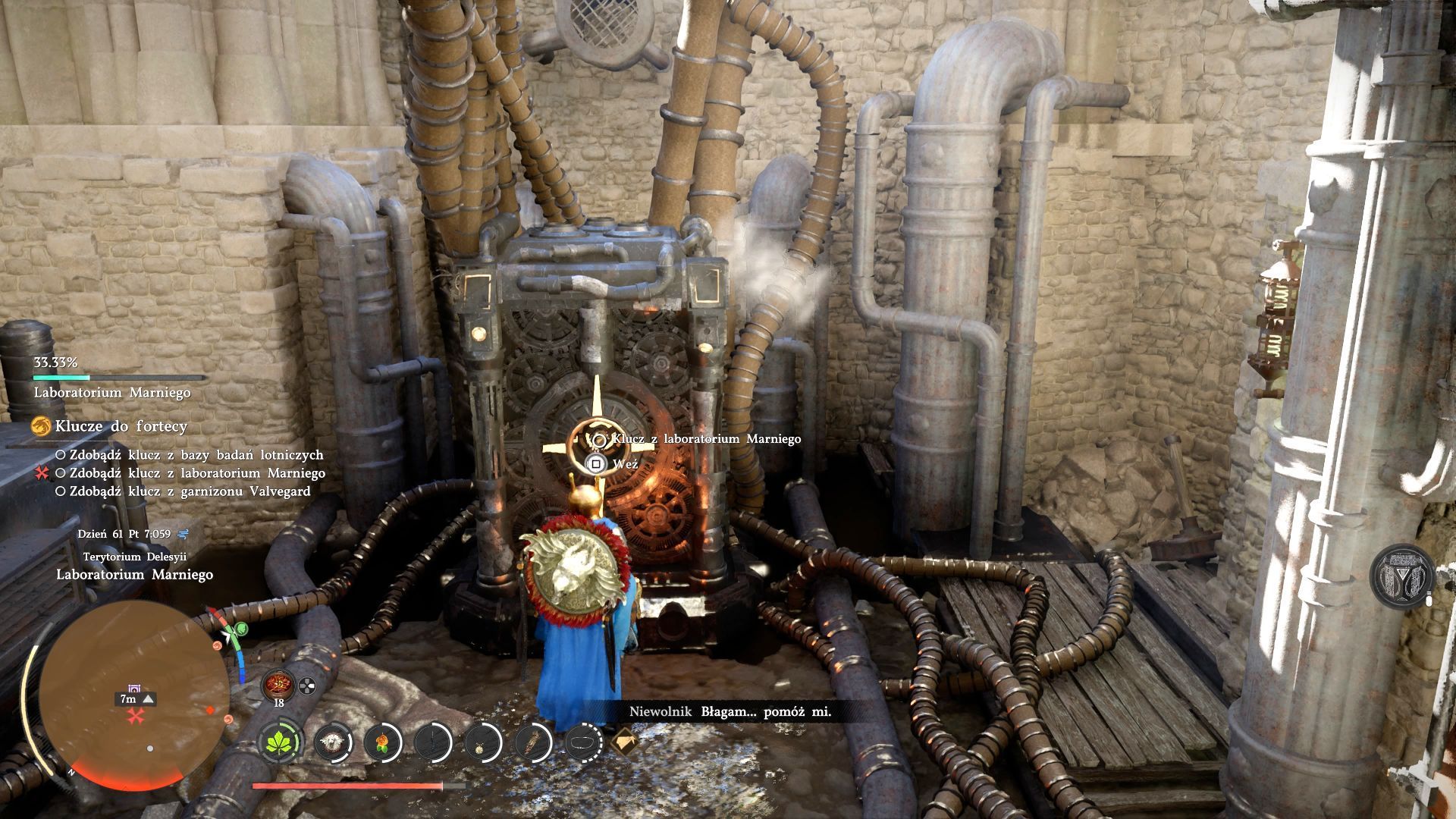Open the Klucze do fortecy quest tracker

pos(121,426)
